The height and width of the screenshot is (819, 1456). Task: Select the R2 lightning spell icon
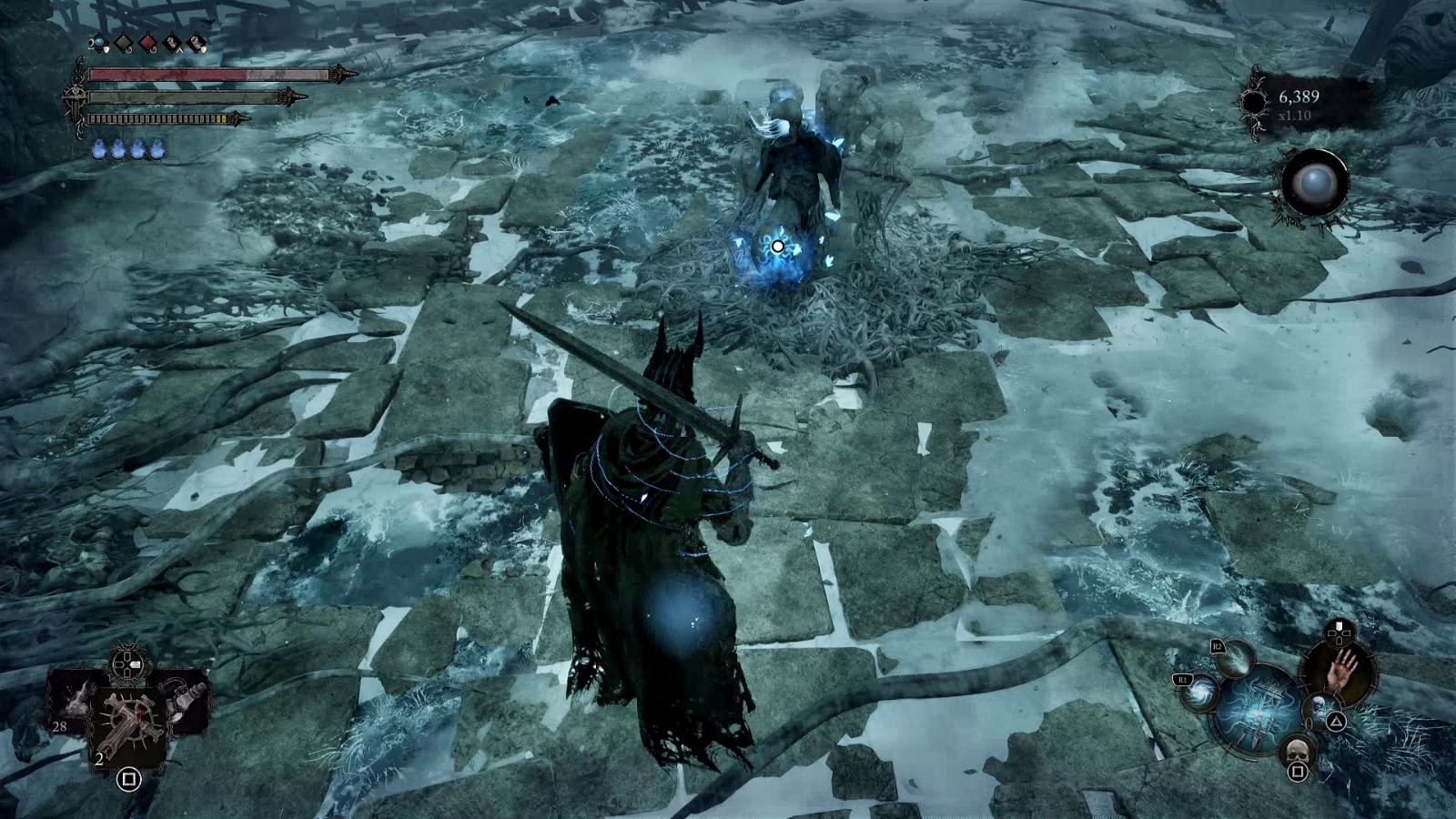(1235, 661)
